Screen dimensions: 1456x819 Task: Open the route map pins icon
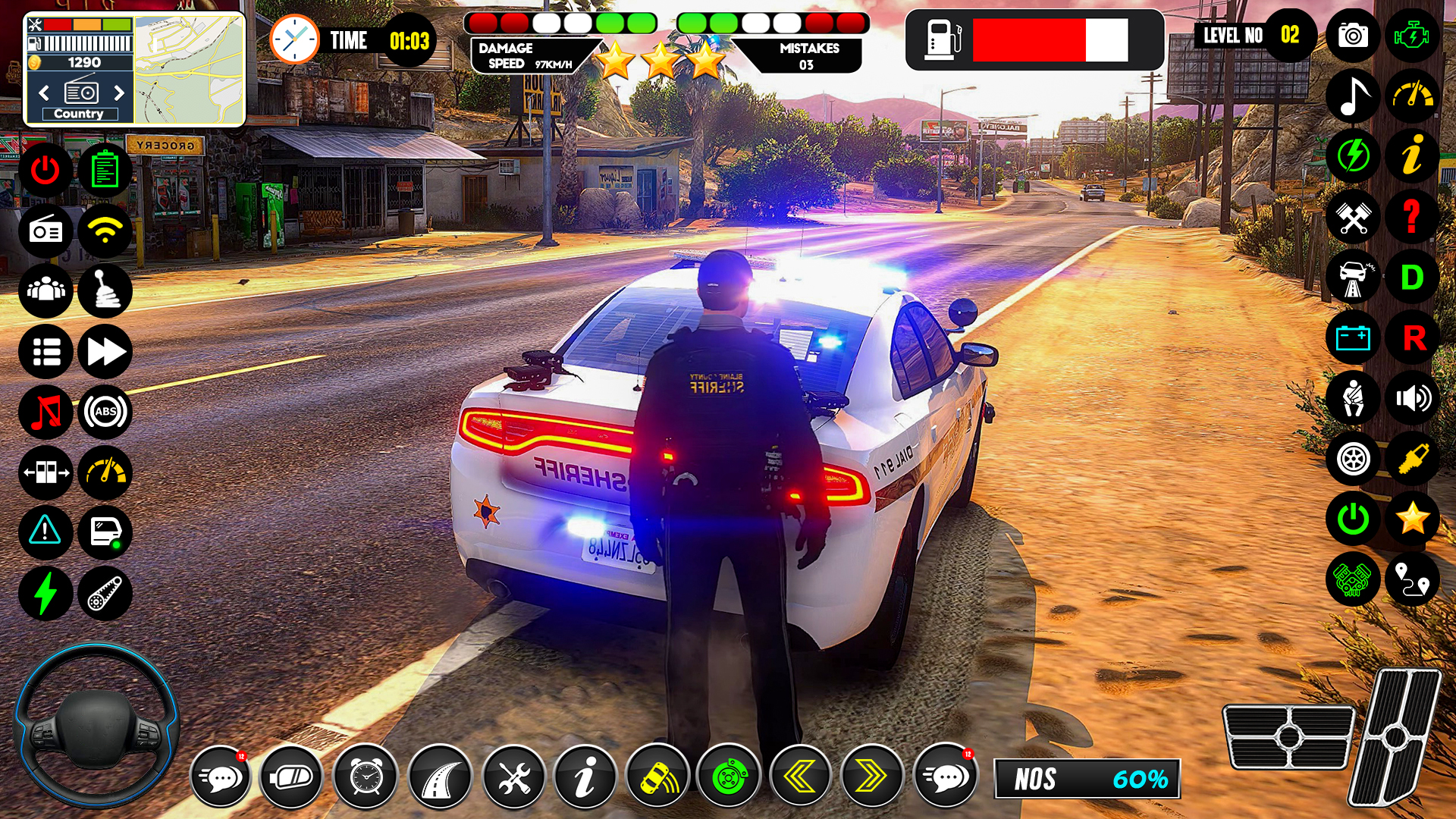click(1412, 580)
